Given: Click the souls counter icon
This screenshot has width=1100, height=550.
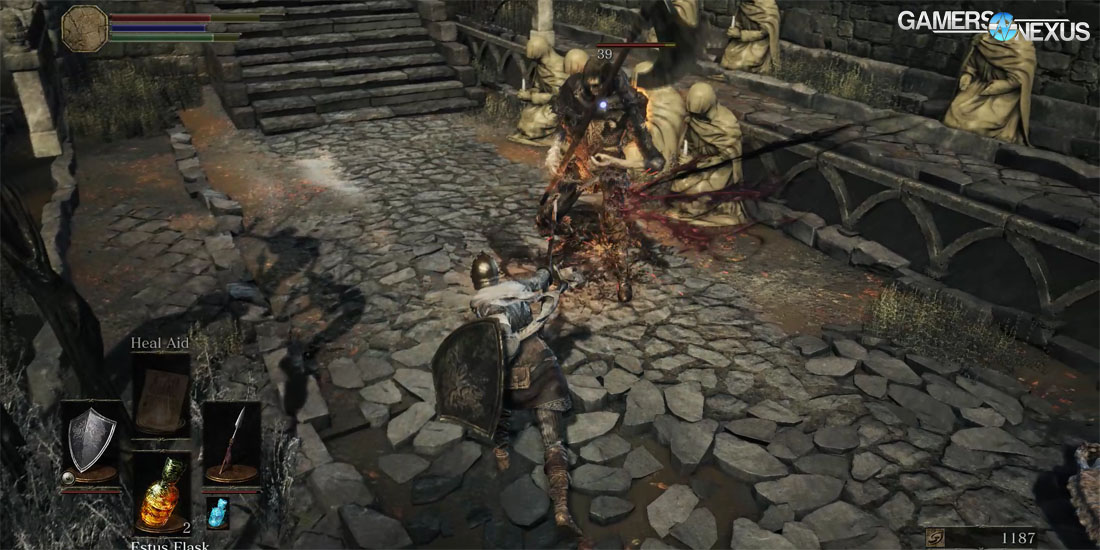Looking at the screenshot, I should point(935,538).
